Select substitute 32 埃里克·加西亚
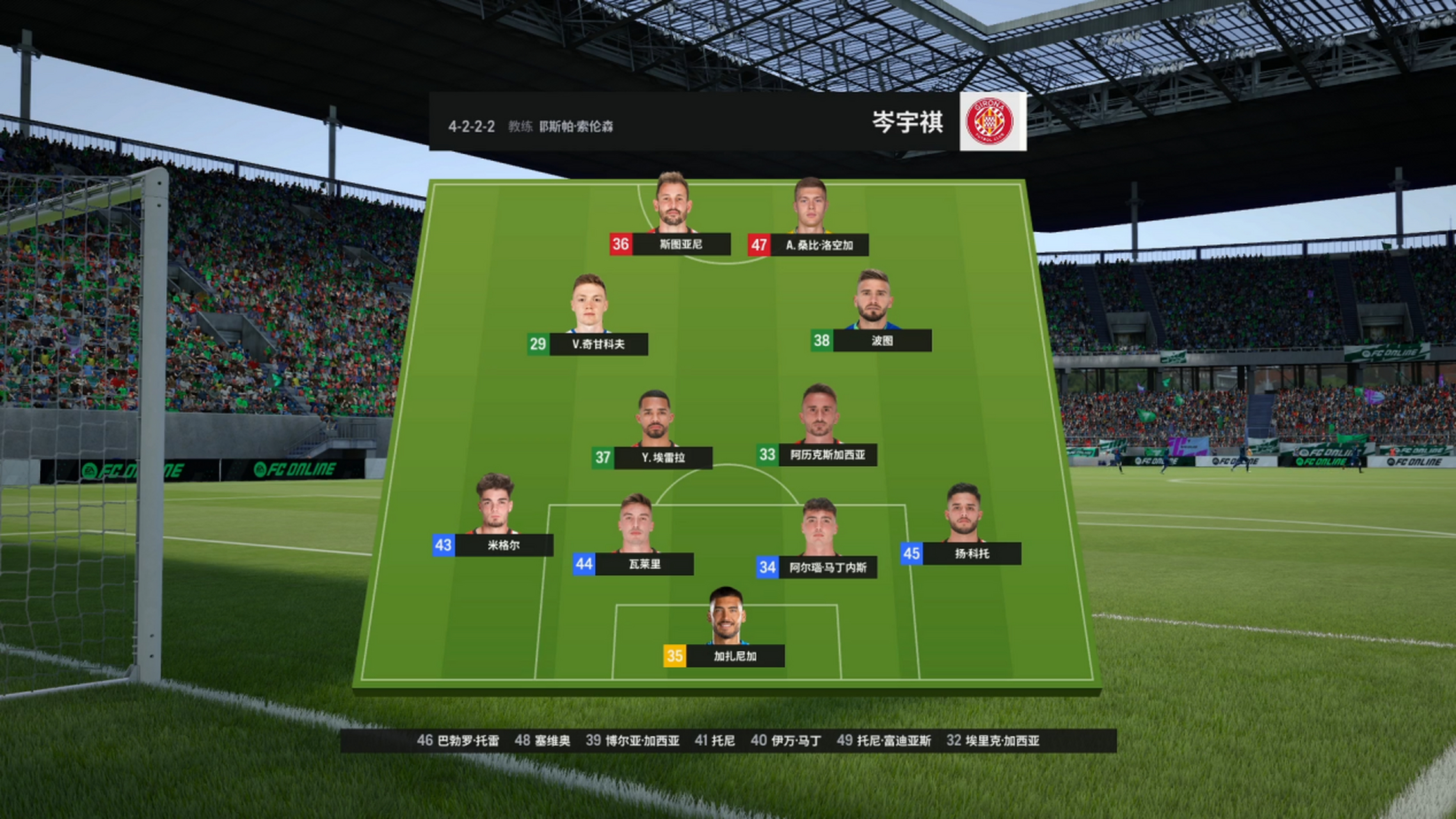This screenshot has height=819, width=1456. pos(993,740)
